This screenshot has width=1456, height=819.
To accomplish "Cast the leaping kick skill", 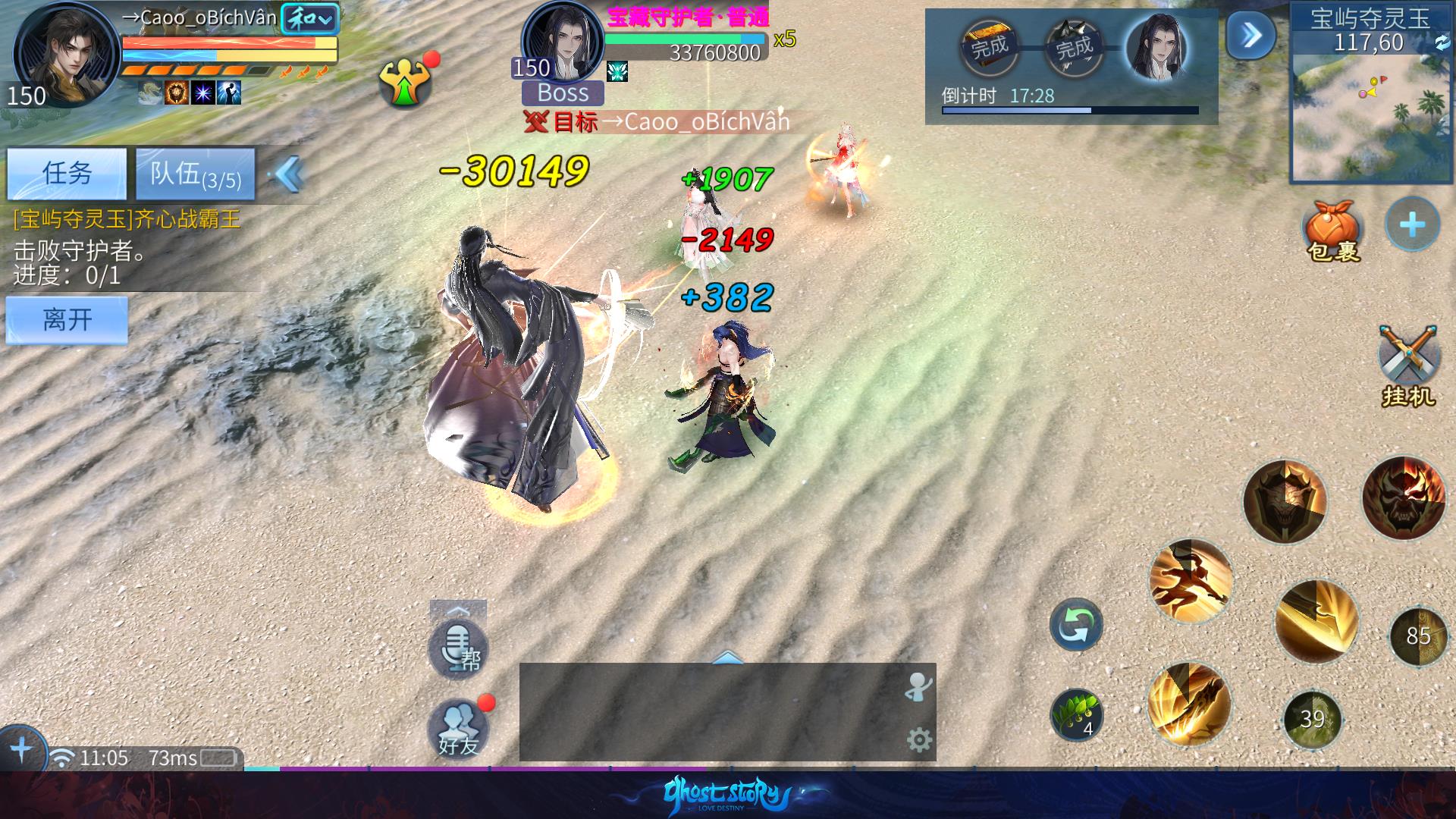I will tap(1190, 582).
